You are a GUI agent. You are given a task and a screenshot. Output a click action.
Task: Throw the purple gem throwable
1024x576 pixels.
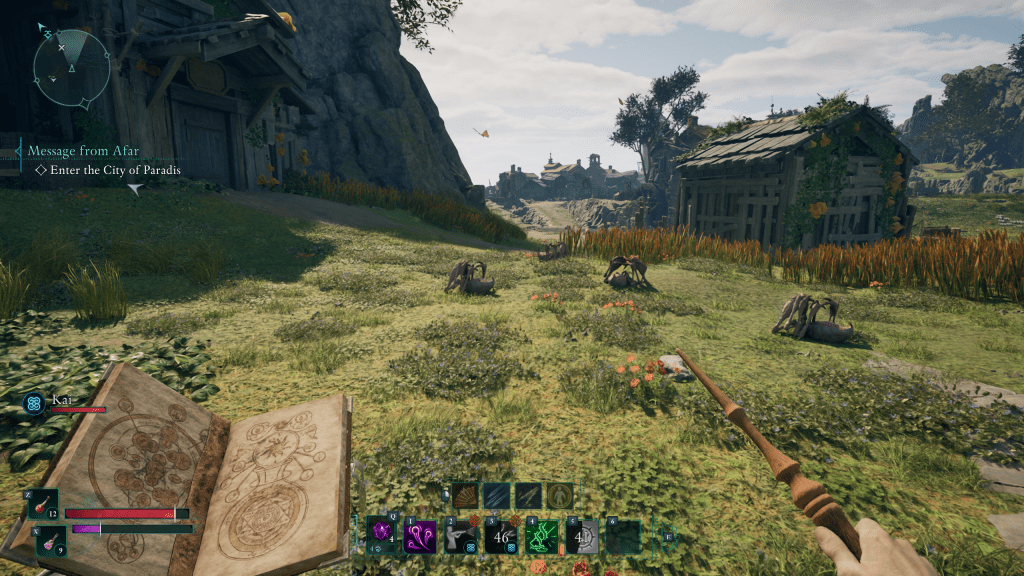coord(380,536)
